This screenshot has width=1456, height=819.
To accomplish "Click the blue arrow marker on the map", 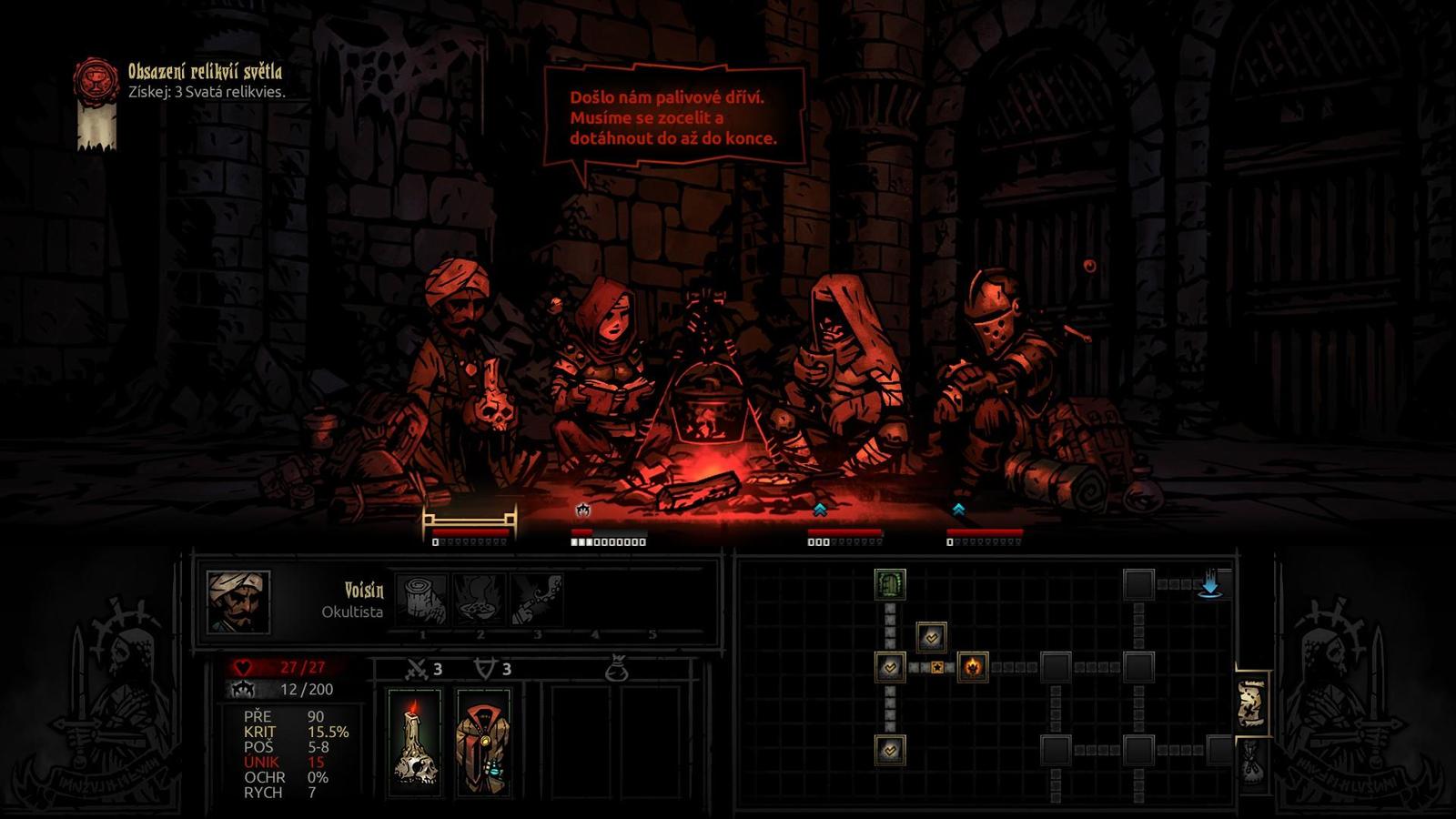I will [x=1209, y=584].
